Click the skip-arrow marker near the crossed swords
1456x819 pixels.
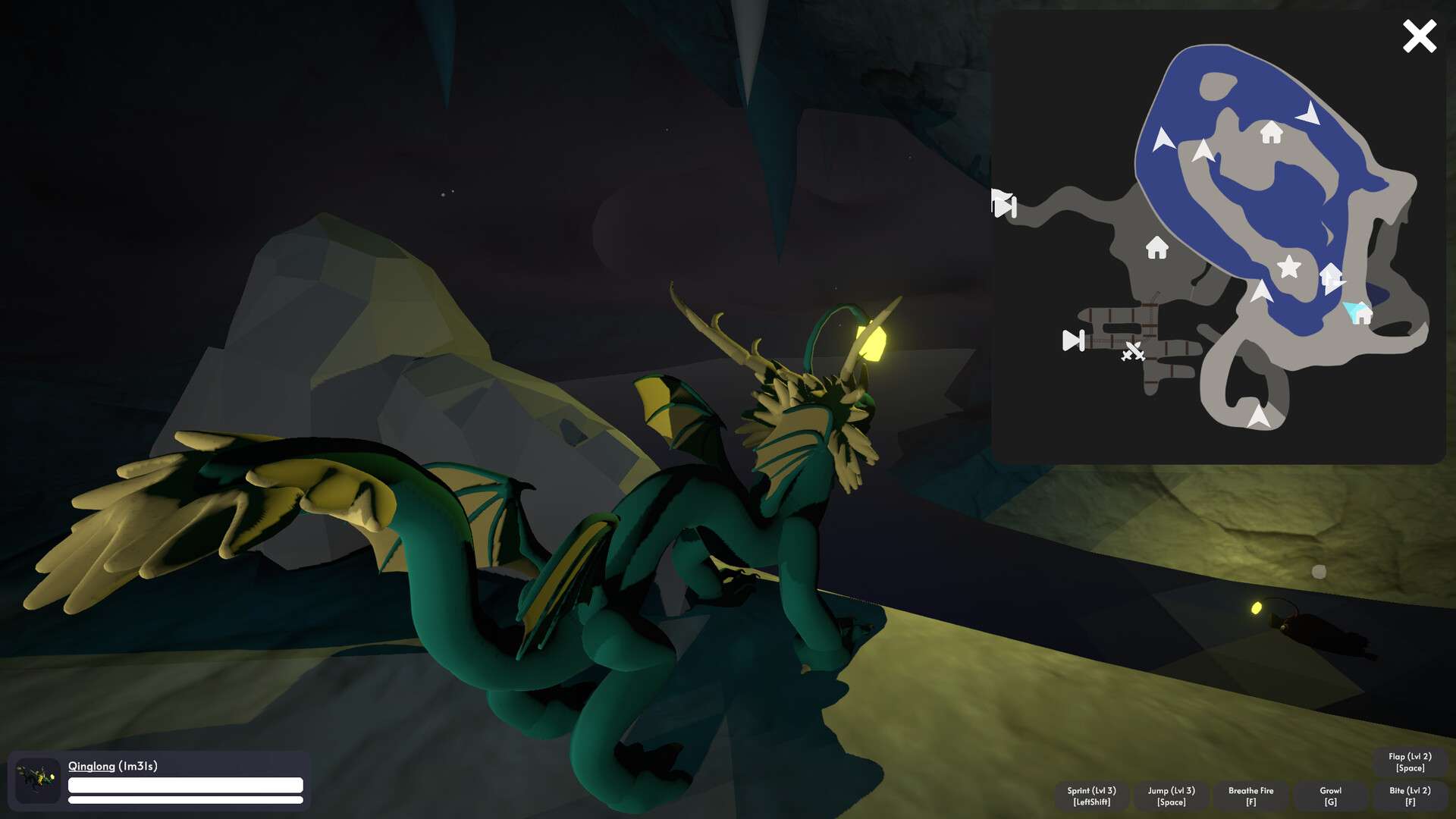pyautogui.click(x=1073, y=340)
